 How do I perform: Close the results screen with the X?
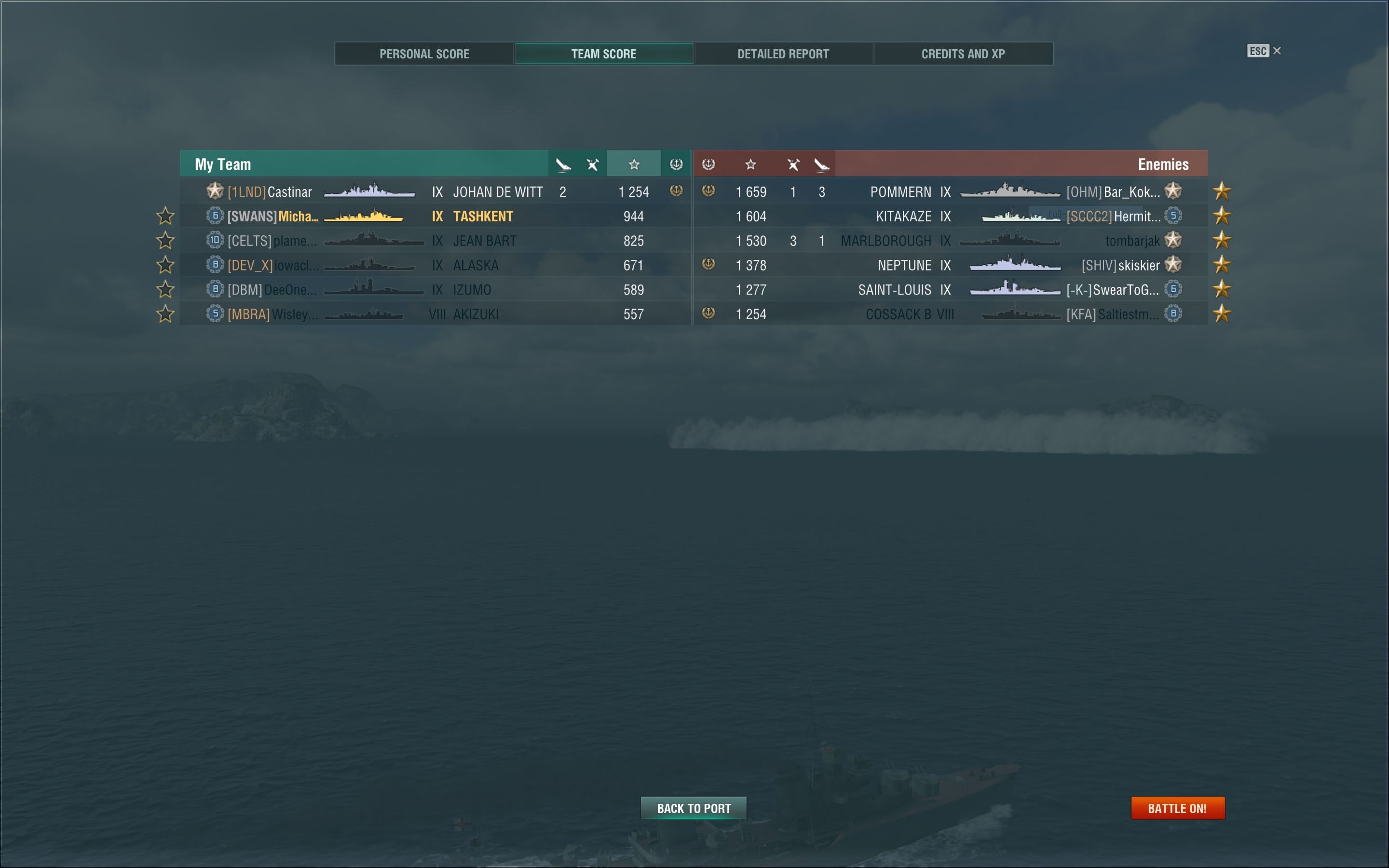(1277, 51)
